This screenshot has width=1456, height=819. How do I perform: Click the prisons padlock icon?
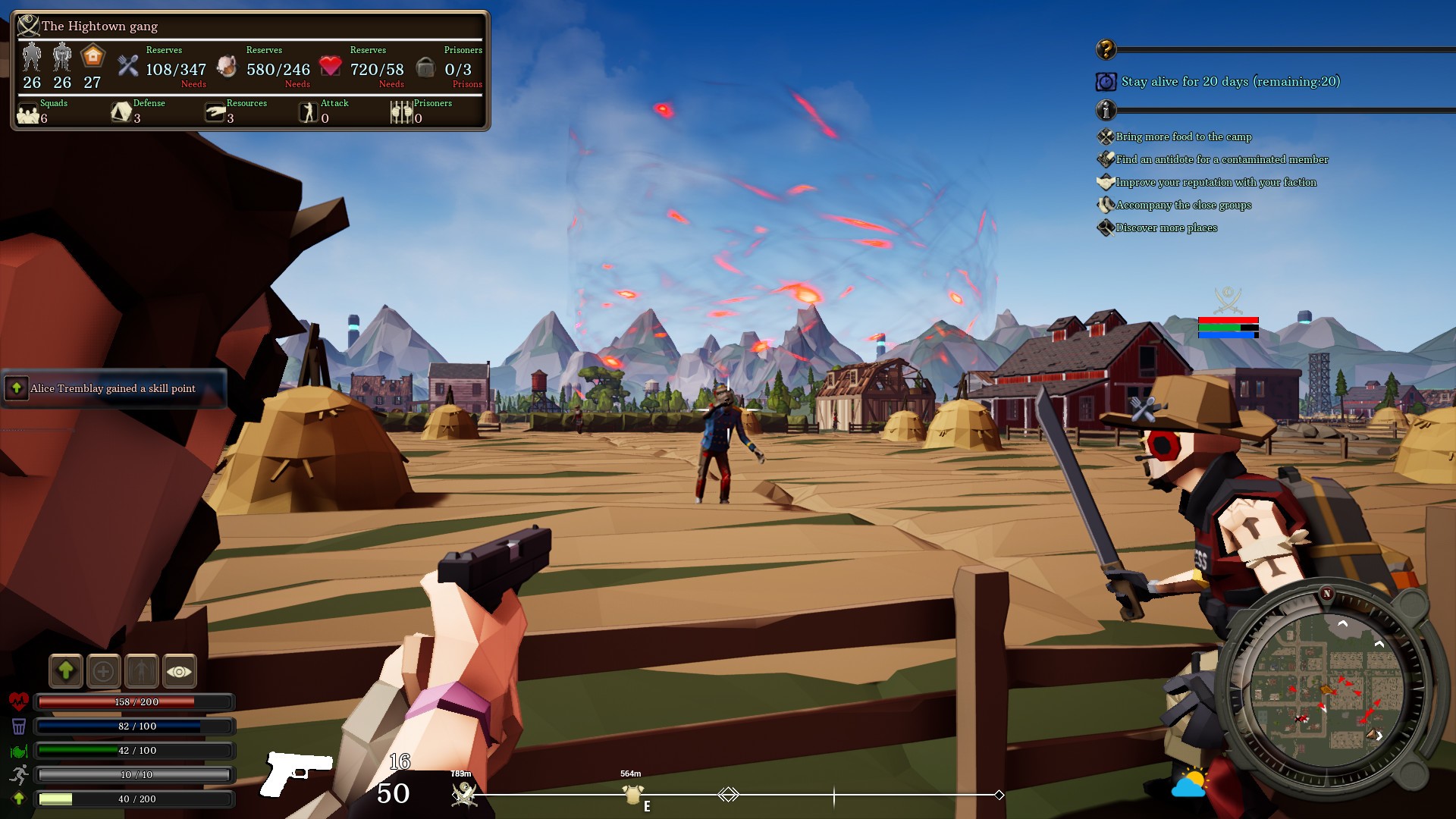(426, 67)
